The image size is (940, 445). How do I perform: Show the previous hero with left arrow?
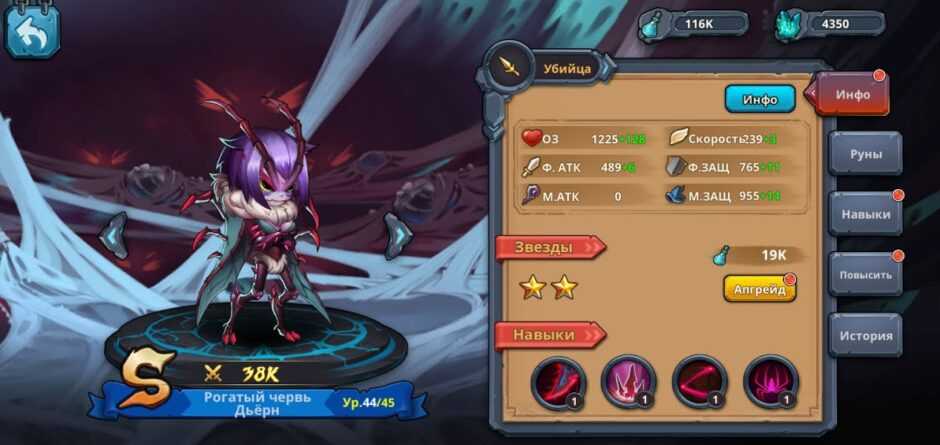[x=115, y=236]
